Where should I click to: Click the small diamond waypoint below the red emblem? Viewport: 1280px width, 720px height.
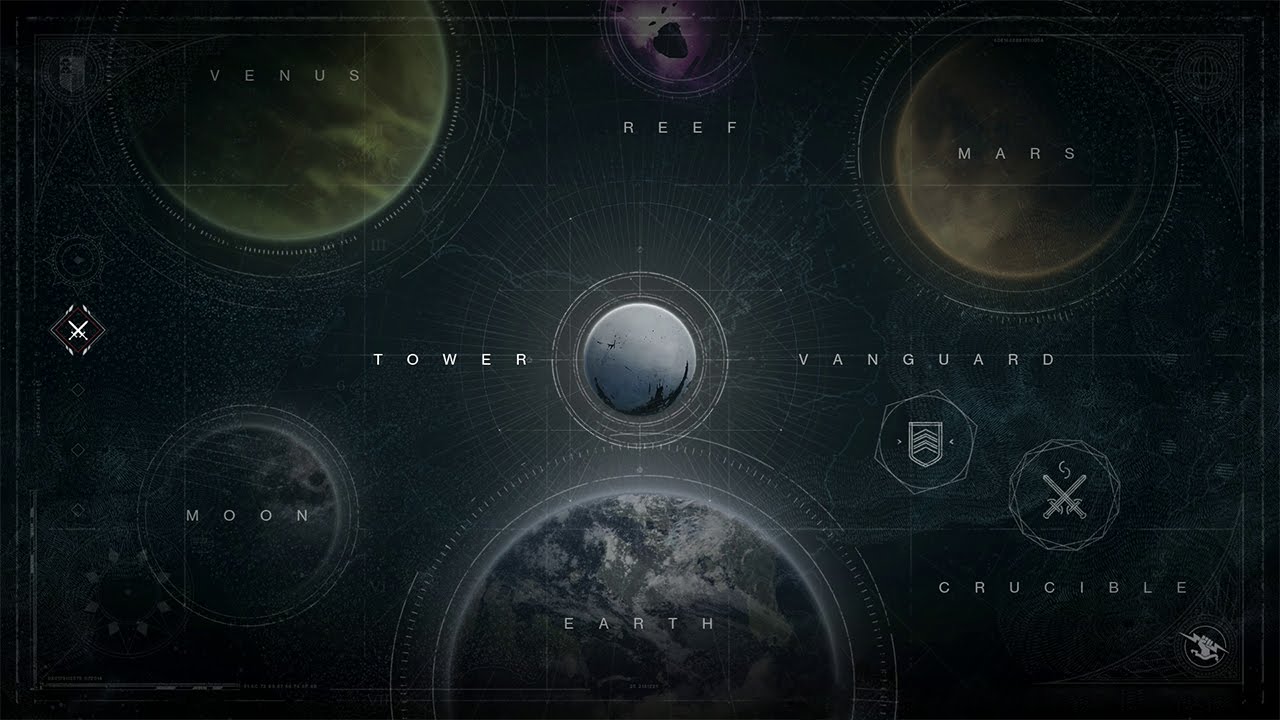(x=79, y=390)
